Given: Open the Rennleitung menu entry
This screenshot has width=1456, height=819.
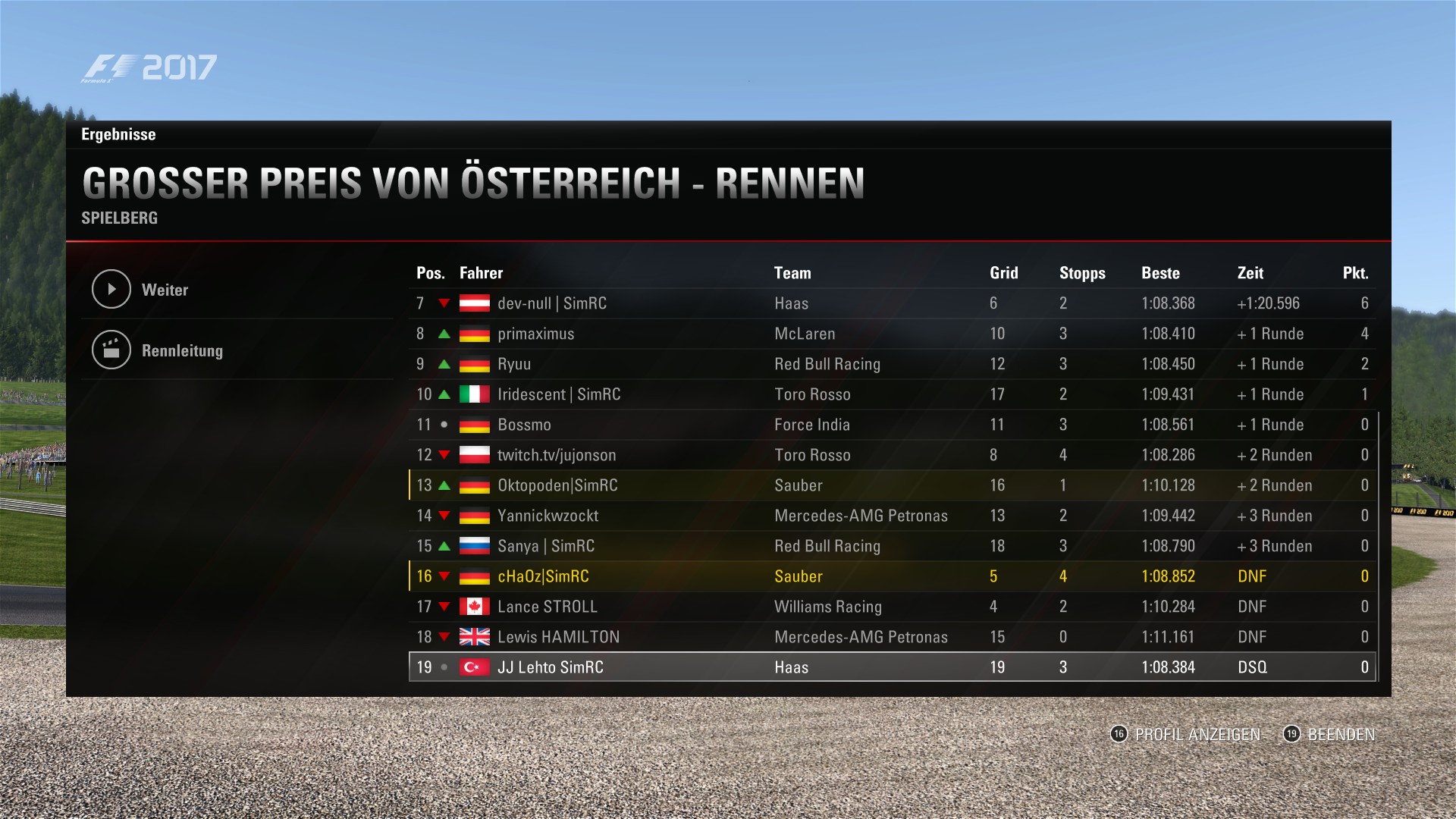Looking at the screenshot, I should (x=182, y=350).
